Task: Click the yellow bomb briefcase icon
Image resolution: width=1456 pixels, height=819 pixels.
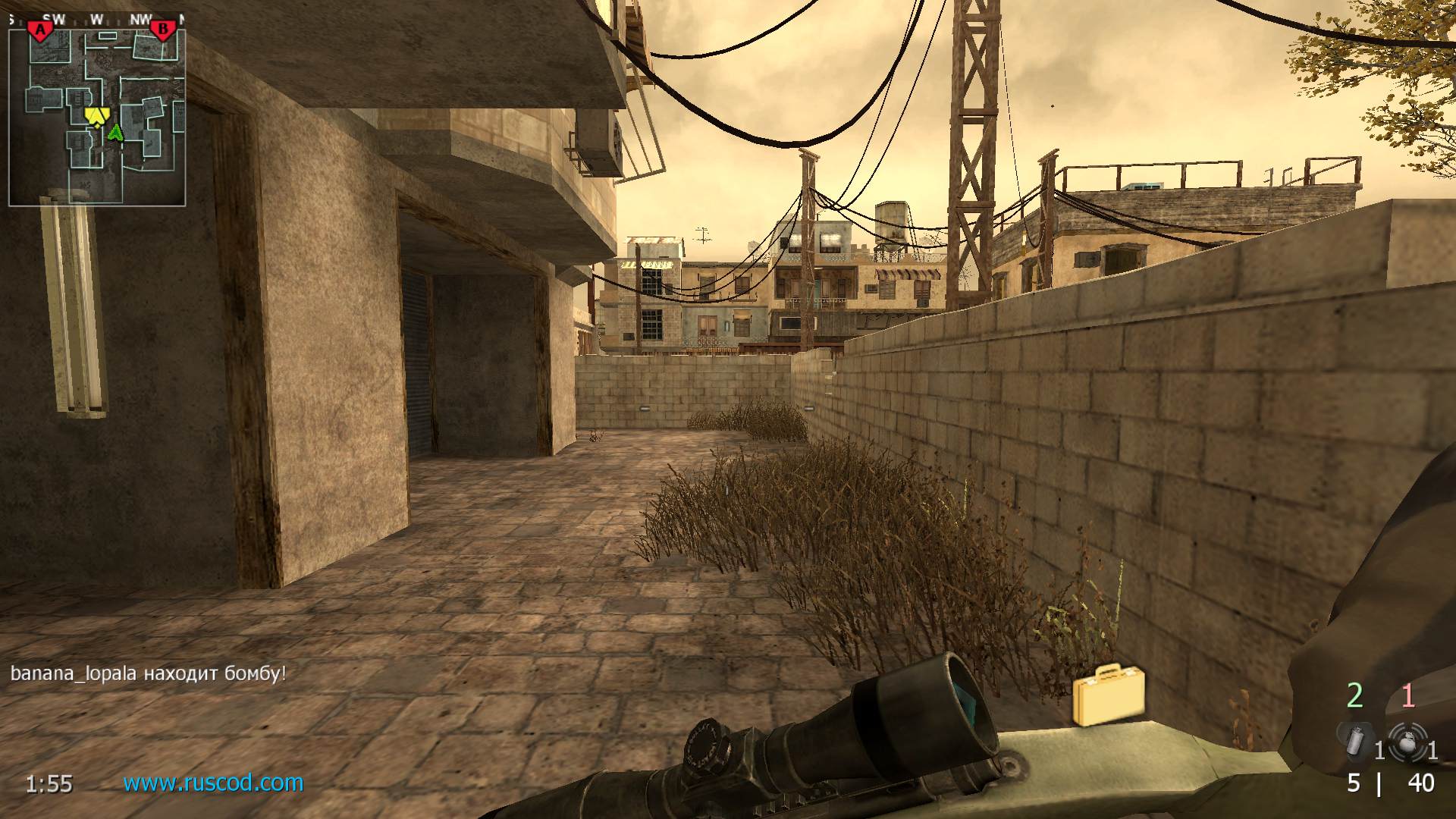Action: point(1108,695)
